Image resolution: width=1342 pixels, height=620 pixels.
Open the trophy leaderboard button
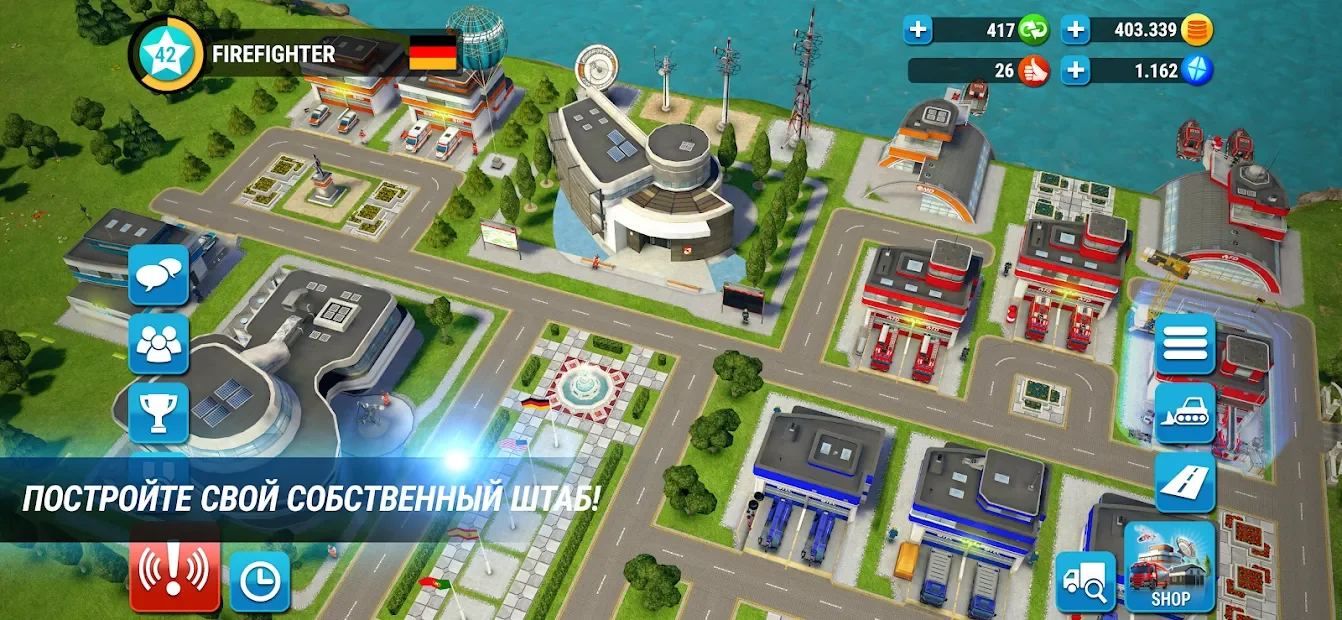(159, 412)
